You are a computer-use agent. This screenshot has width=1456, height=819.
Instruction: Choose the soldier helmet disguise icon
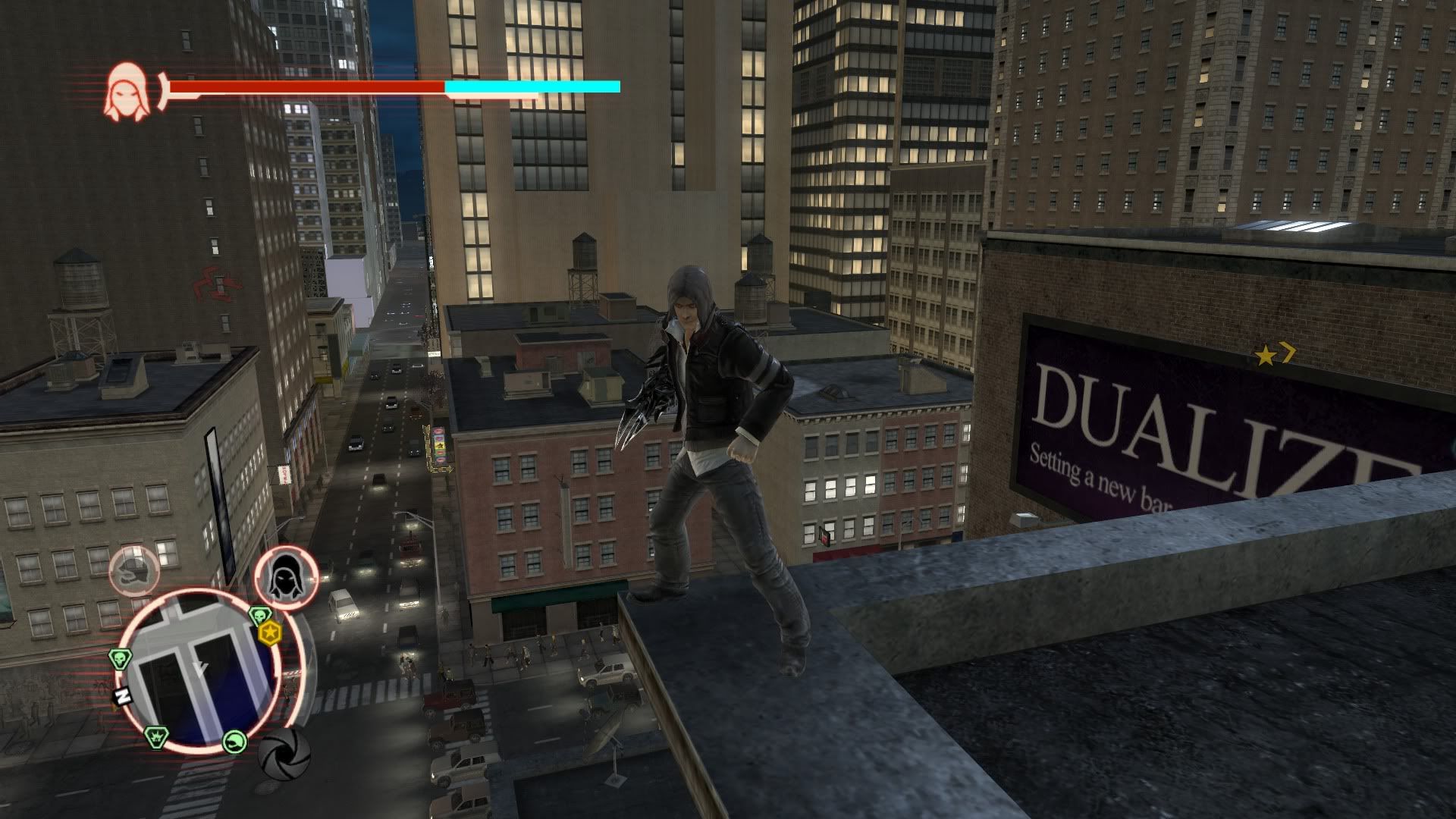click(x=134, y=570)
